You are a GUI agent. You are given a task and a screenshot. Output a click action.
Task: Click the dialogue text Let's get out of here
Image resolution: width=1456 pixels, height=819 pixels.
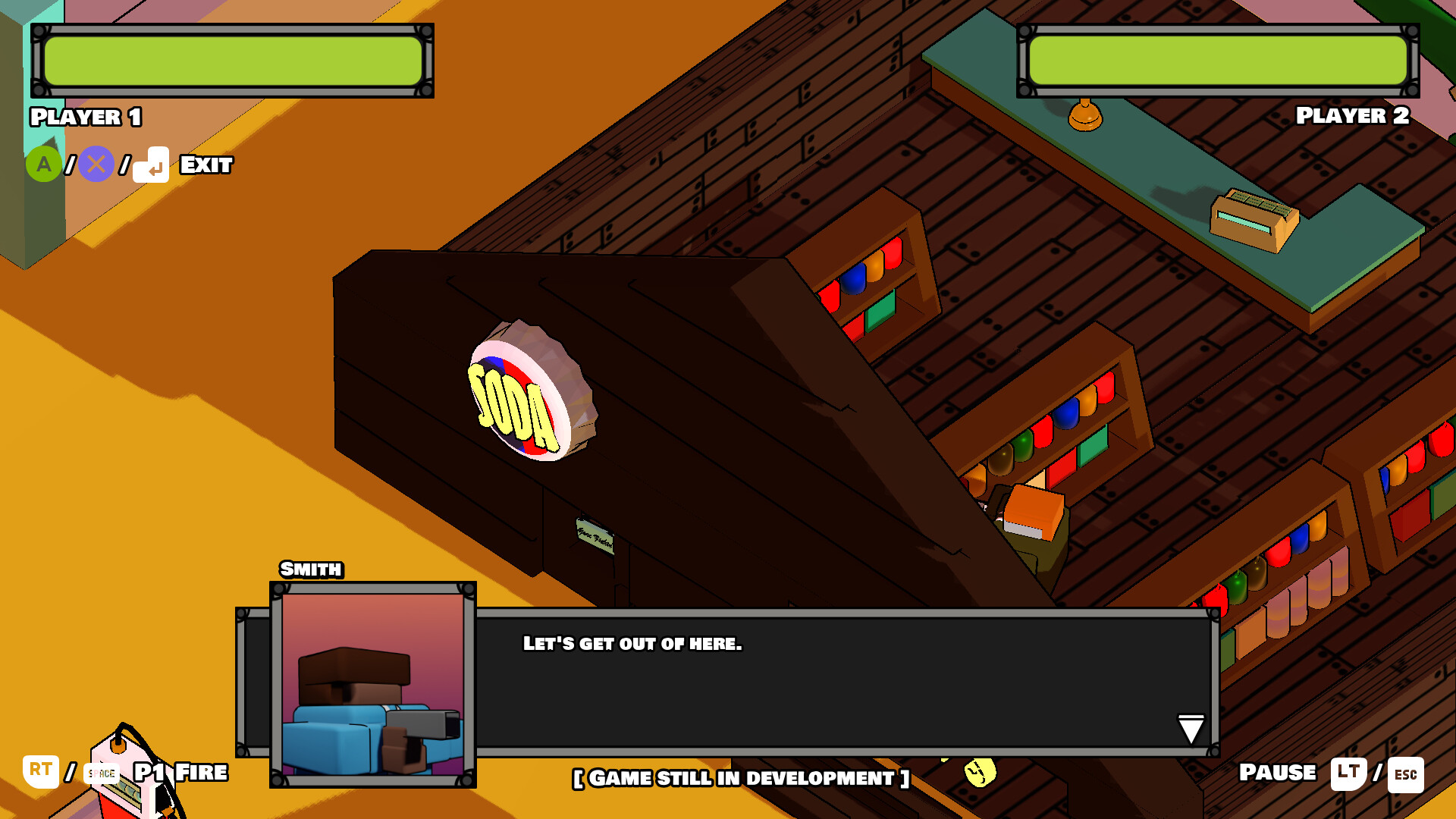(x=632, y=645)
